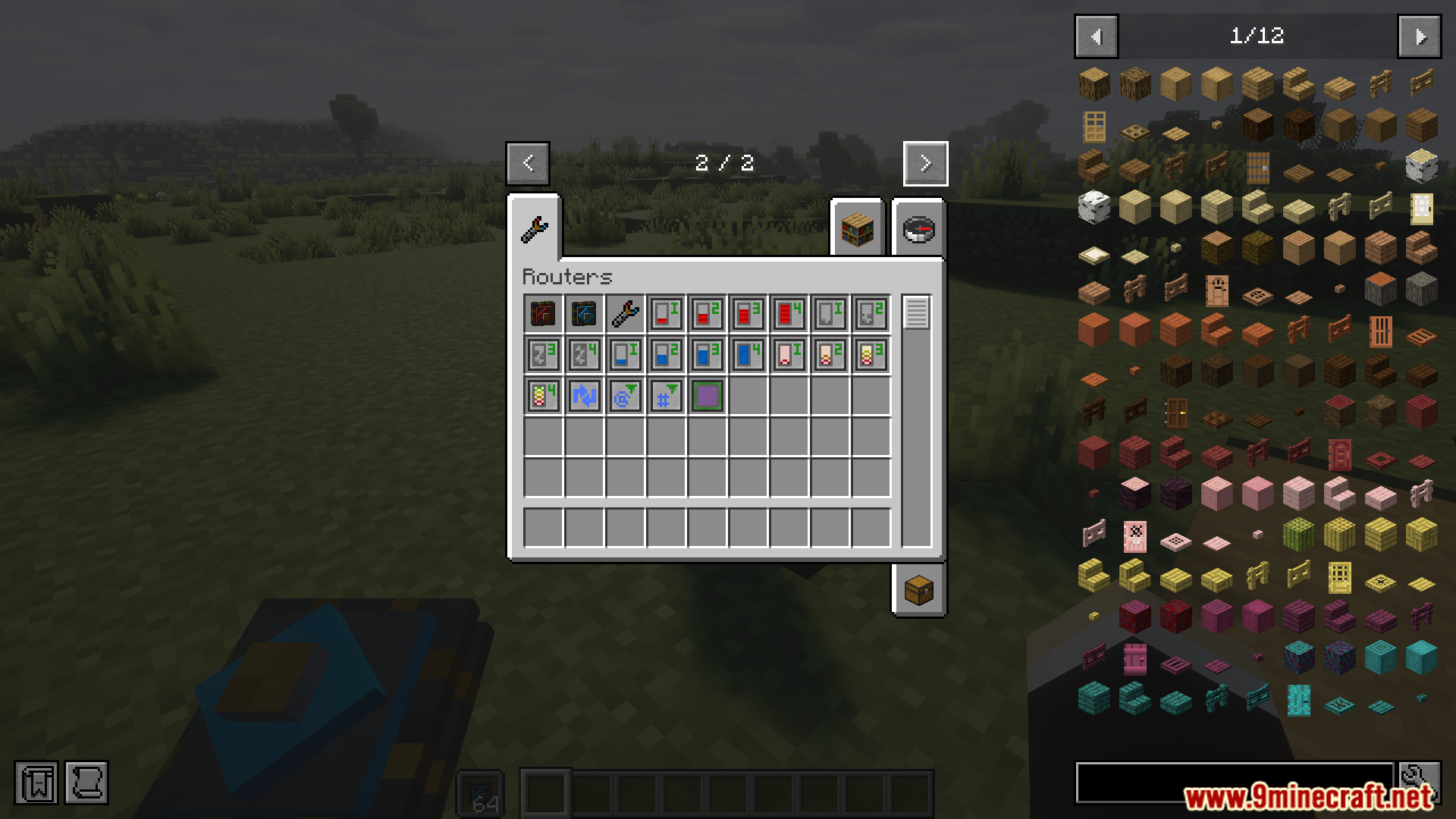Select the purple-framed blank module
The height and width of the screenshot is (819, 1456).
(x=707, y=395)
